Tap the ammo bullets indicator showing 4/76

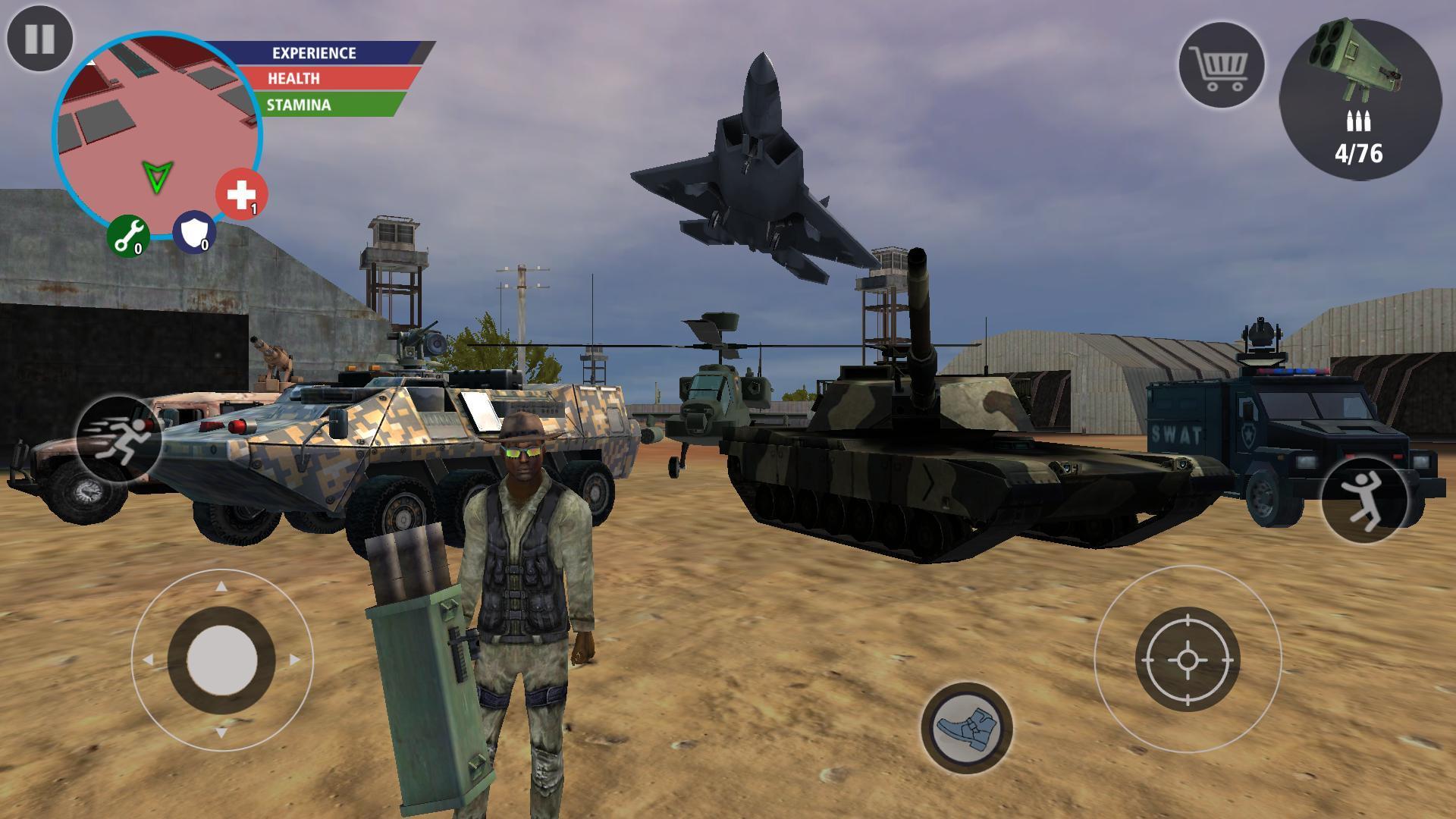click(x=1360, y=136)
